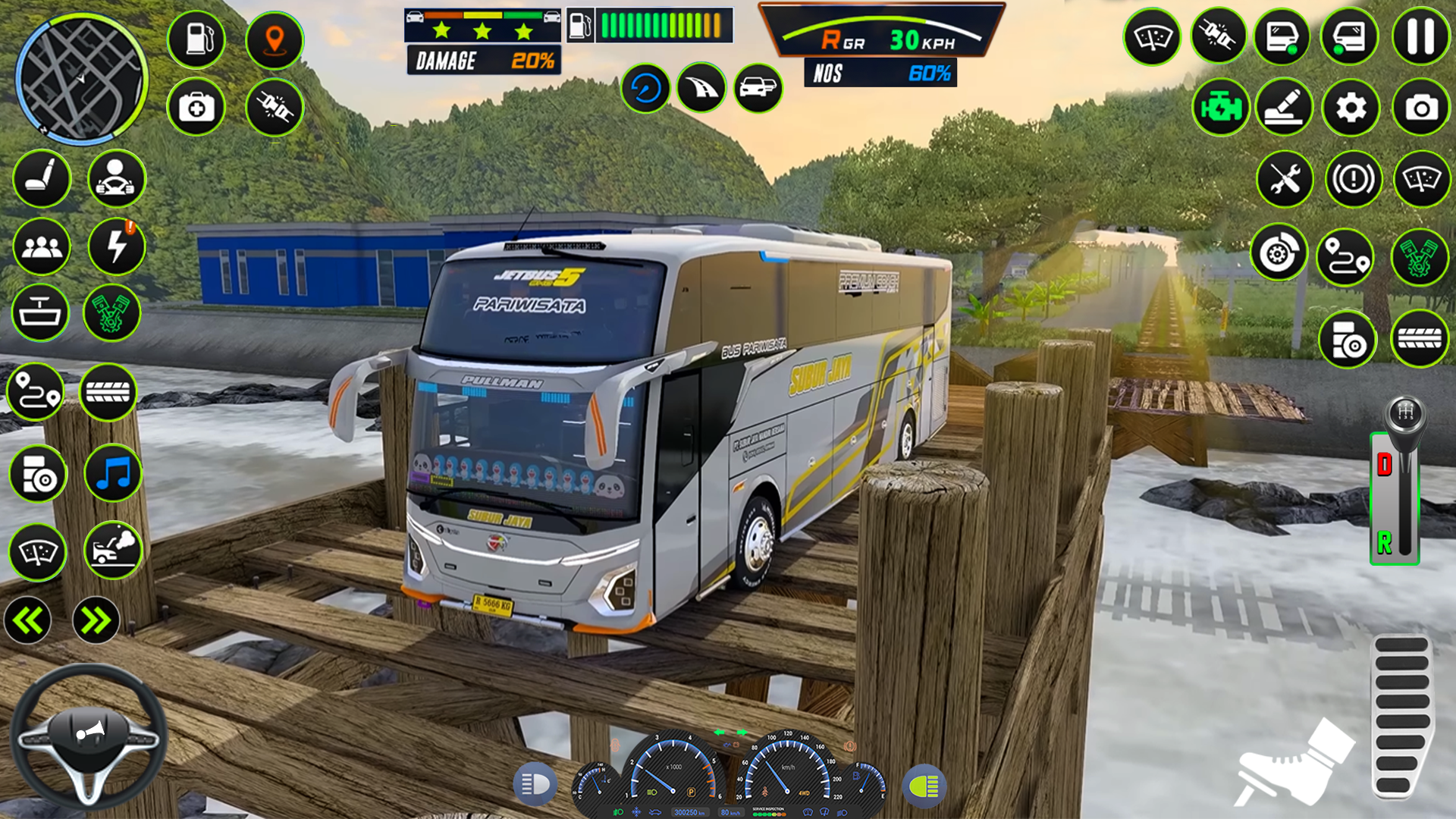Image resolution: width=1456 pixels, height=819 pixels.
Task: Select the left double-arrow button
Action: pyautogui.click(x=28, y=621)
